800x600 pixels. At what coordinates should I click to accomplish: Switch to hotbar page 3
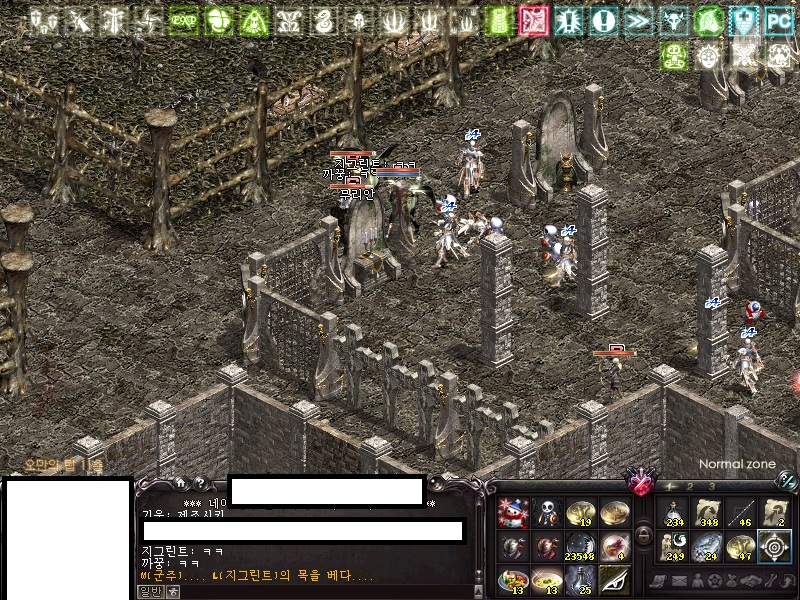point(711,486)
